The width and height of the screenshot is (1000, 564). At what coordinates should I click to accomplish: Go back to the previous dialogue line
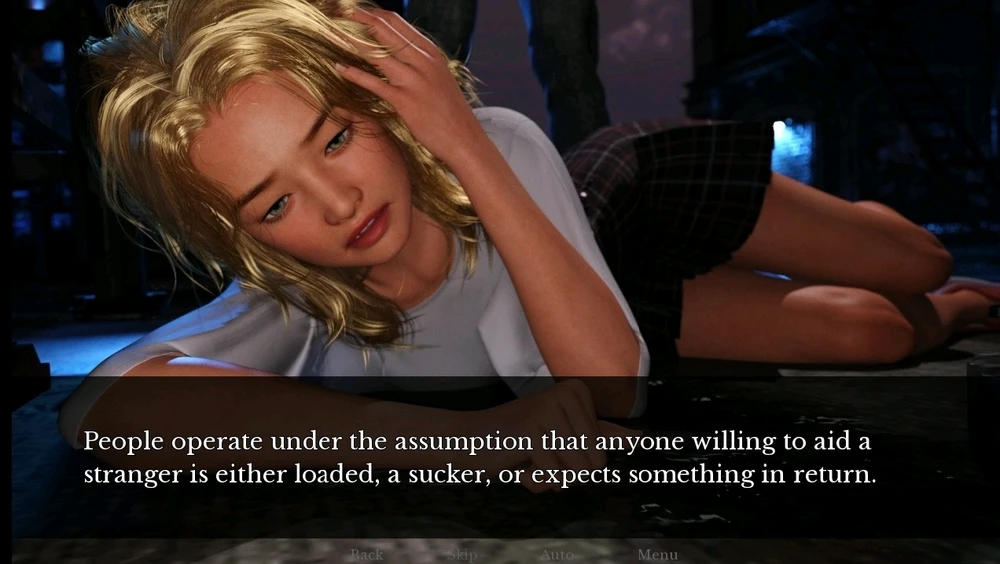[x=366, y=554]
